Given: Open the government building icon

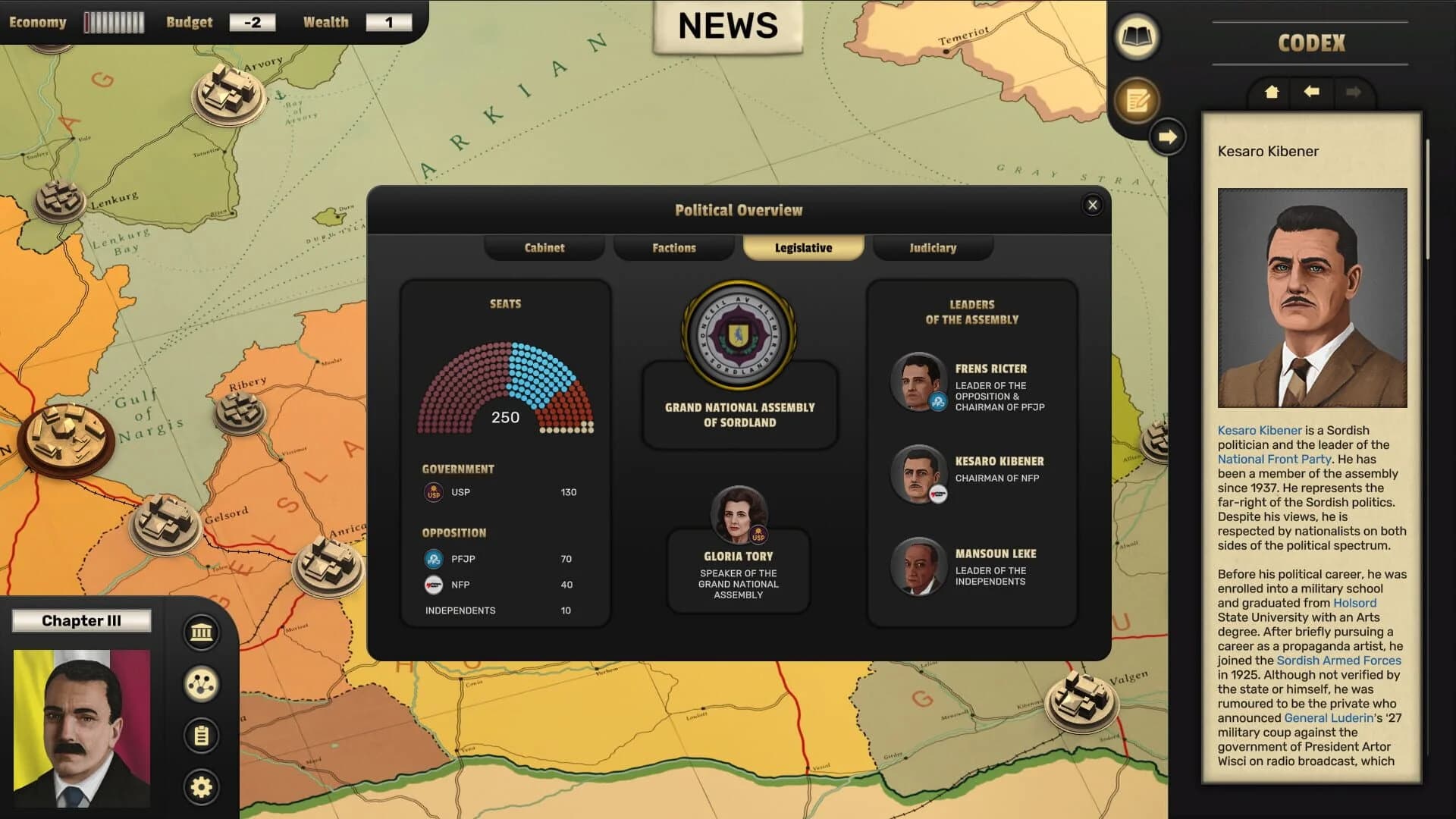Looking at the screenshot, I should tap(200, 632).
